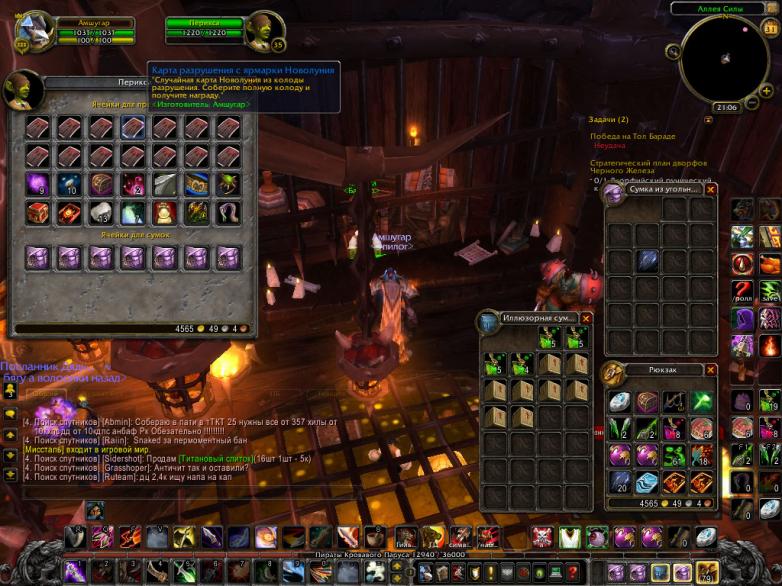
Task: Close the Сумка из угольной ткани bag
Action: 712,189
